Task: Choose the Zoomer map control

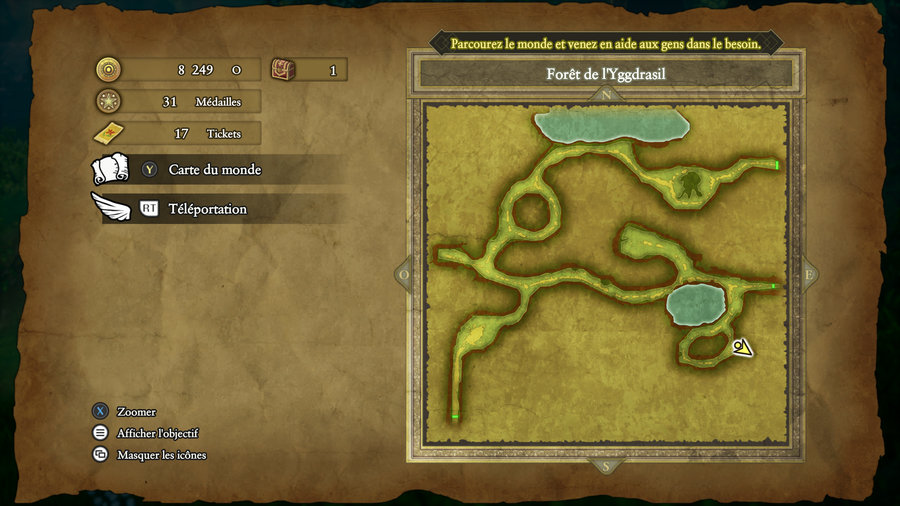Action: [x=136, y=412]
